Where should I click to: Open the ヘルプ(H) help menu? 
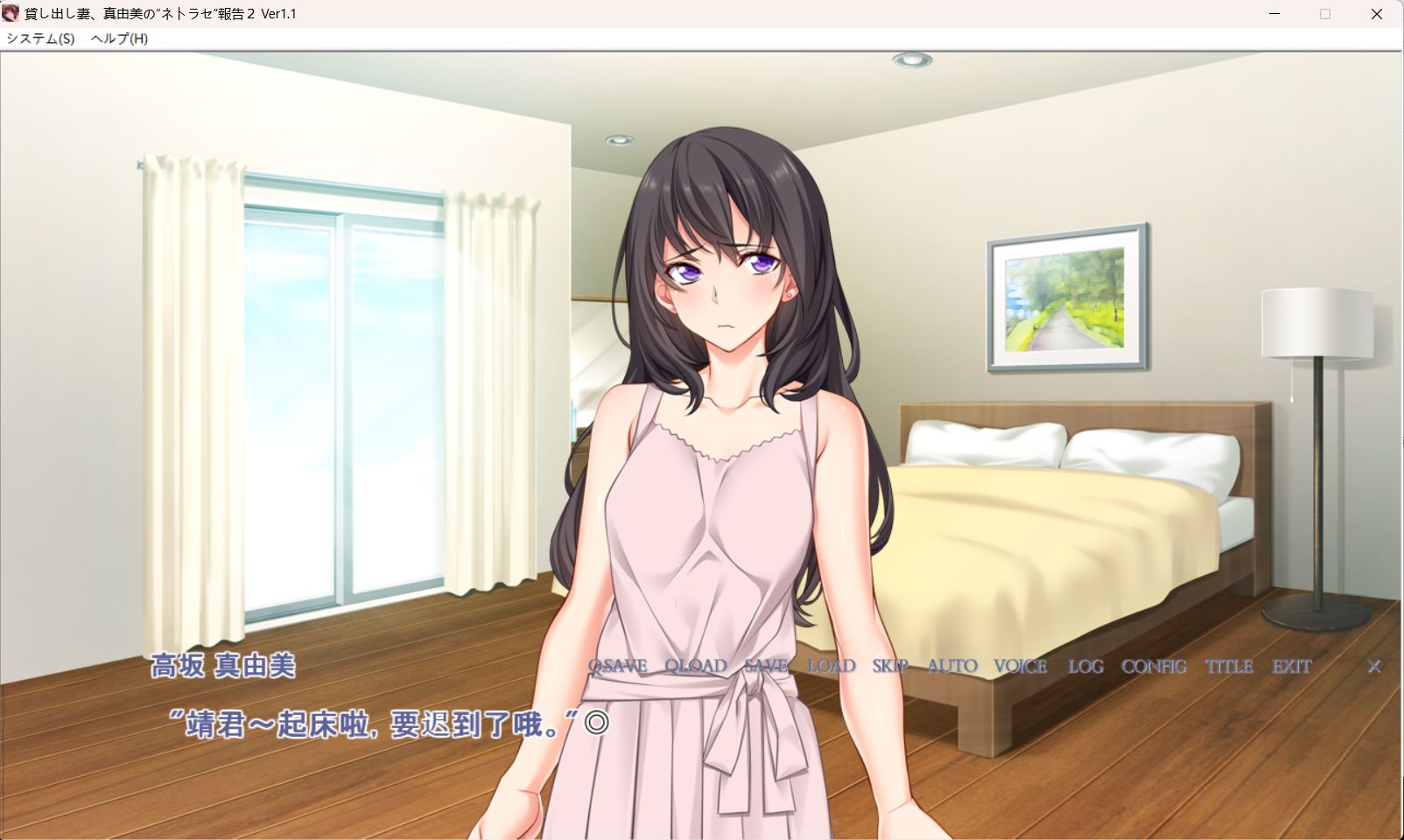(x=119, y=38)
